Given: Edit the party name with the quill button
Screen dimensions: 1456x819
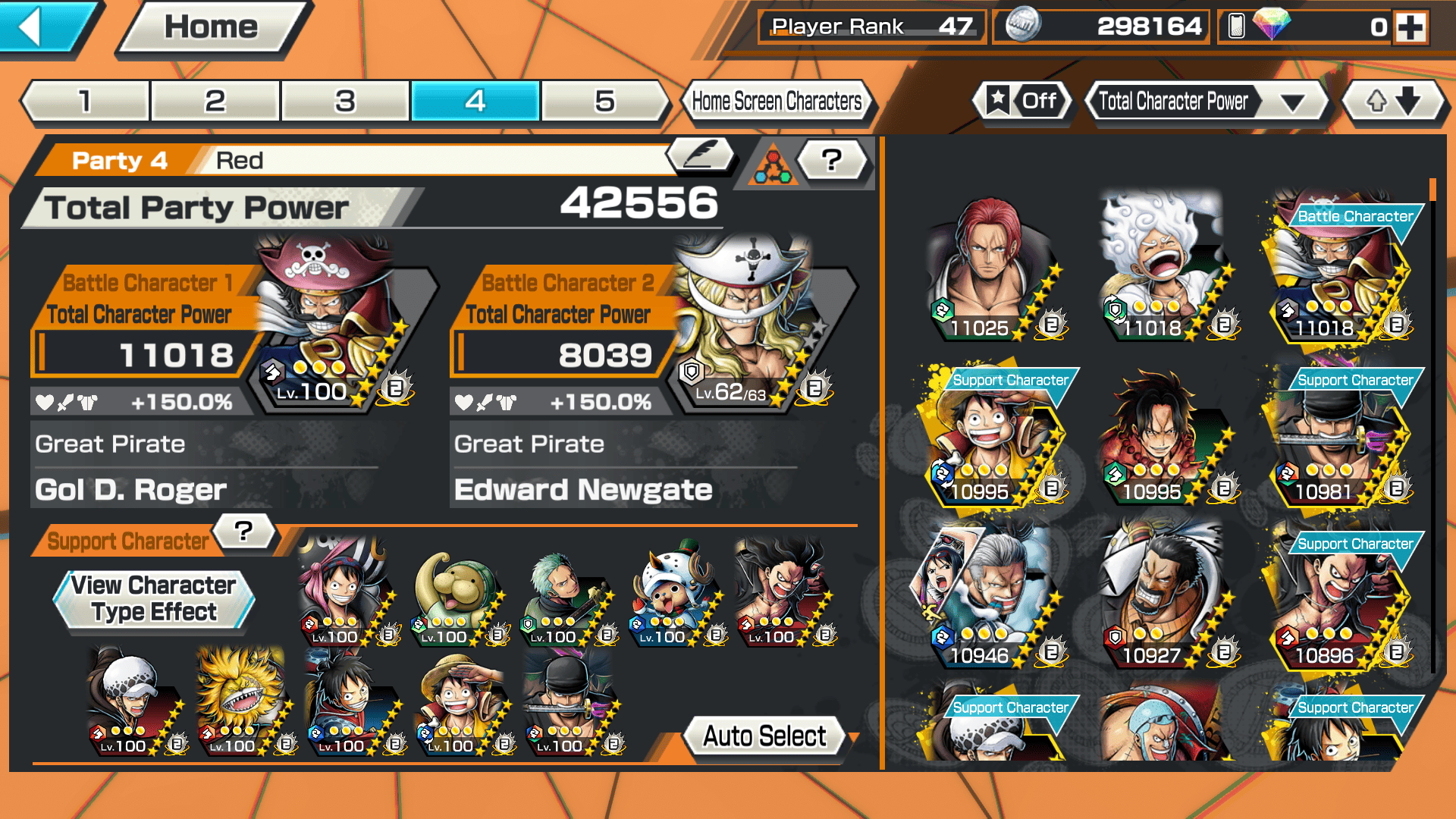Looking at the screenshot, I should click(700, 155).
